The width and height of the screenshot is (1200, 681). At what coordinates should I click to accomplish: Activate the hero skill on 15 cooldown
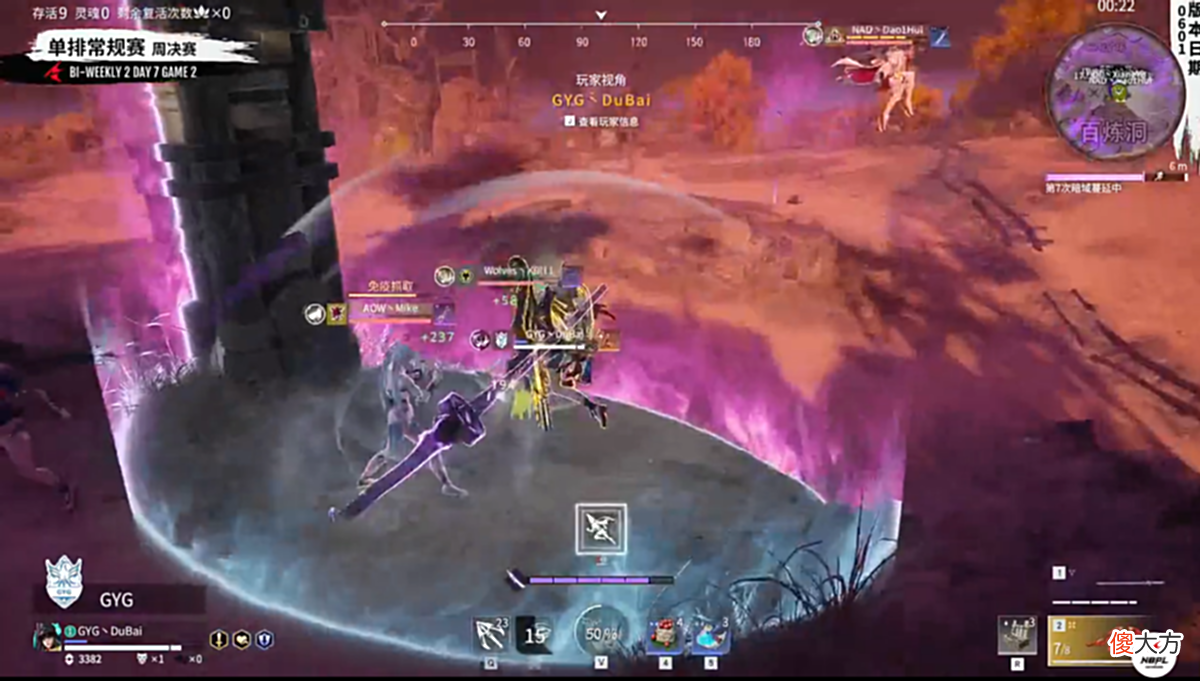(537, 634)
